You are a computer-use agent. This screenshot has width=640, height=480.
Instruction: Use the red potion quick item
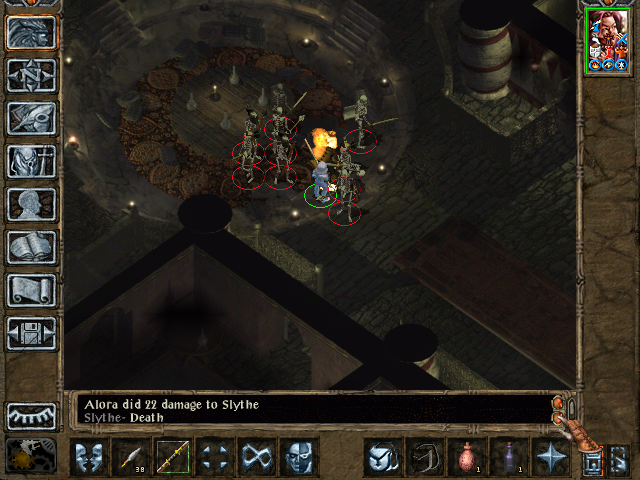click(466, 457)
